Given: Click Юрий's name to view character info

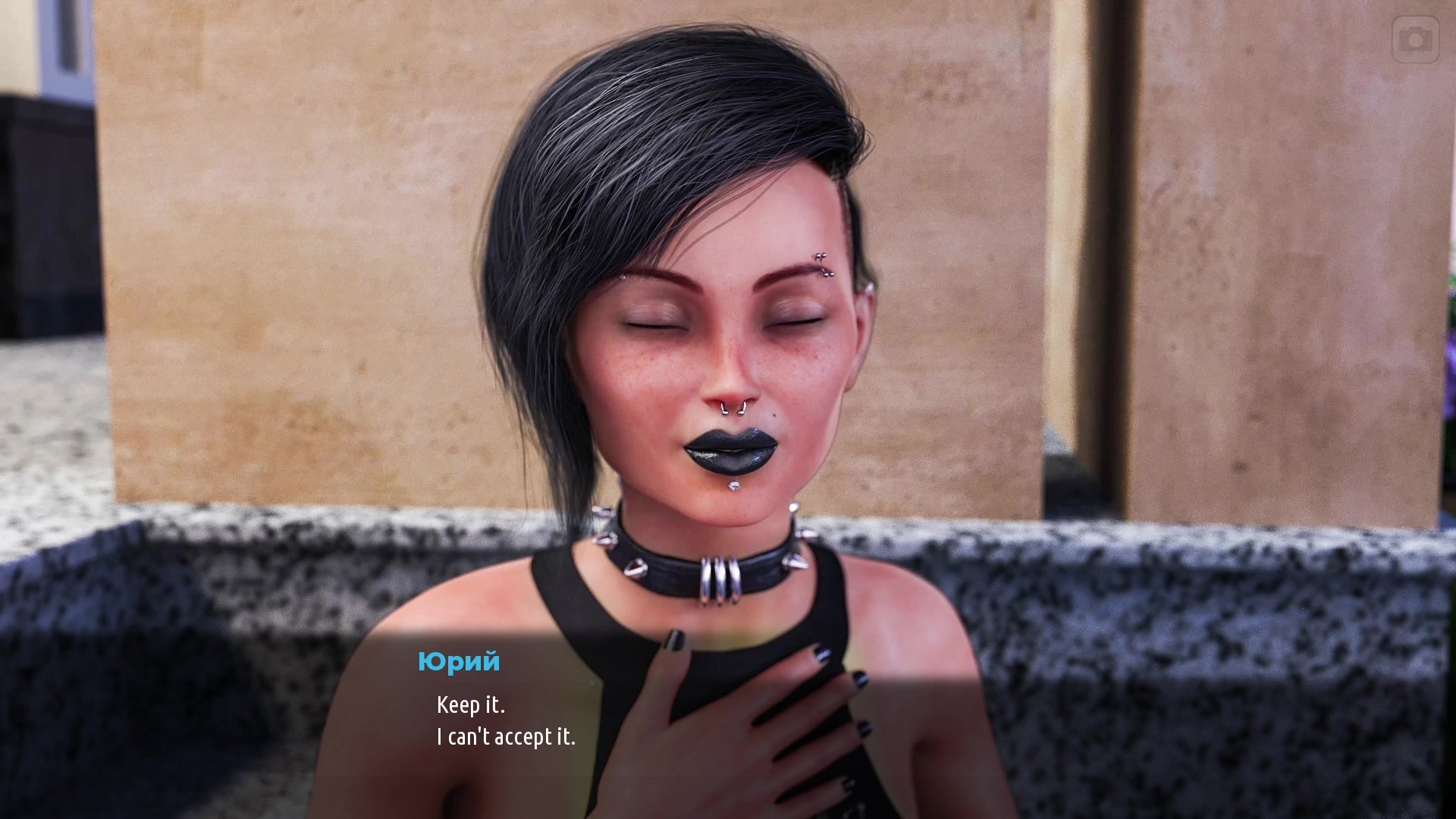Looking at the screenshot, I should 459,663.
